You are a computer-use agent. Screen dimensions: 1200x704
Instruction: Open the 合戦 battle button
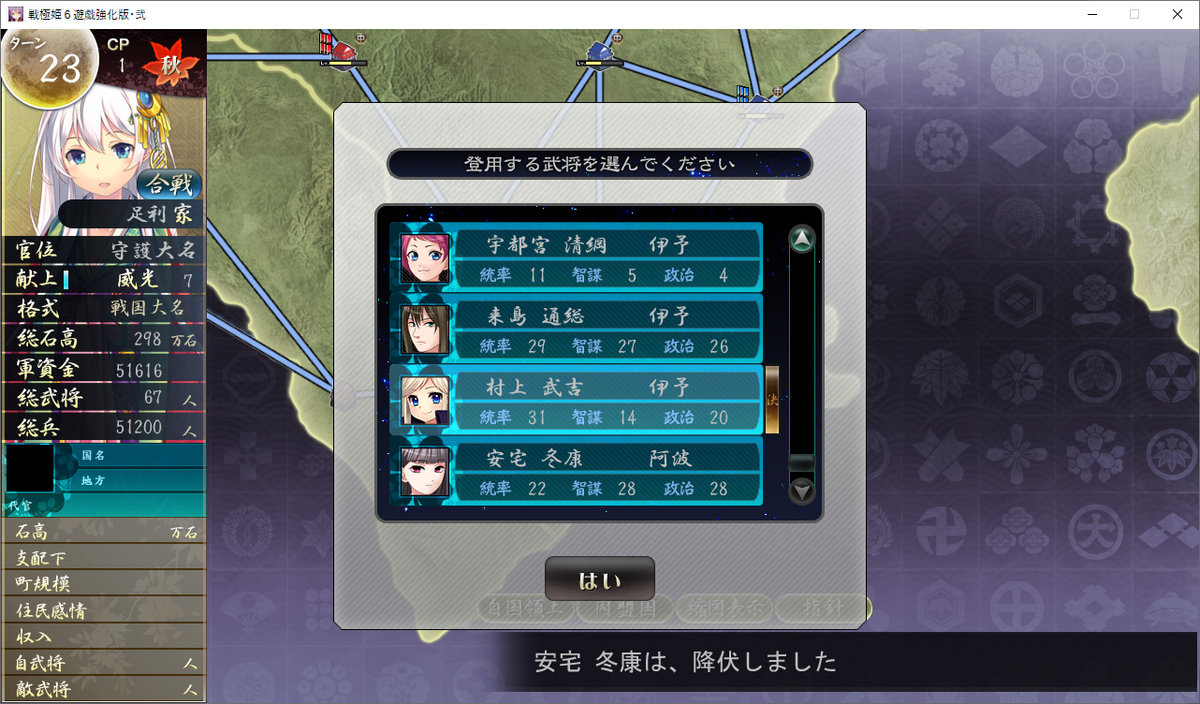169,184
